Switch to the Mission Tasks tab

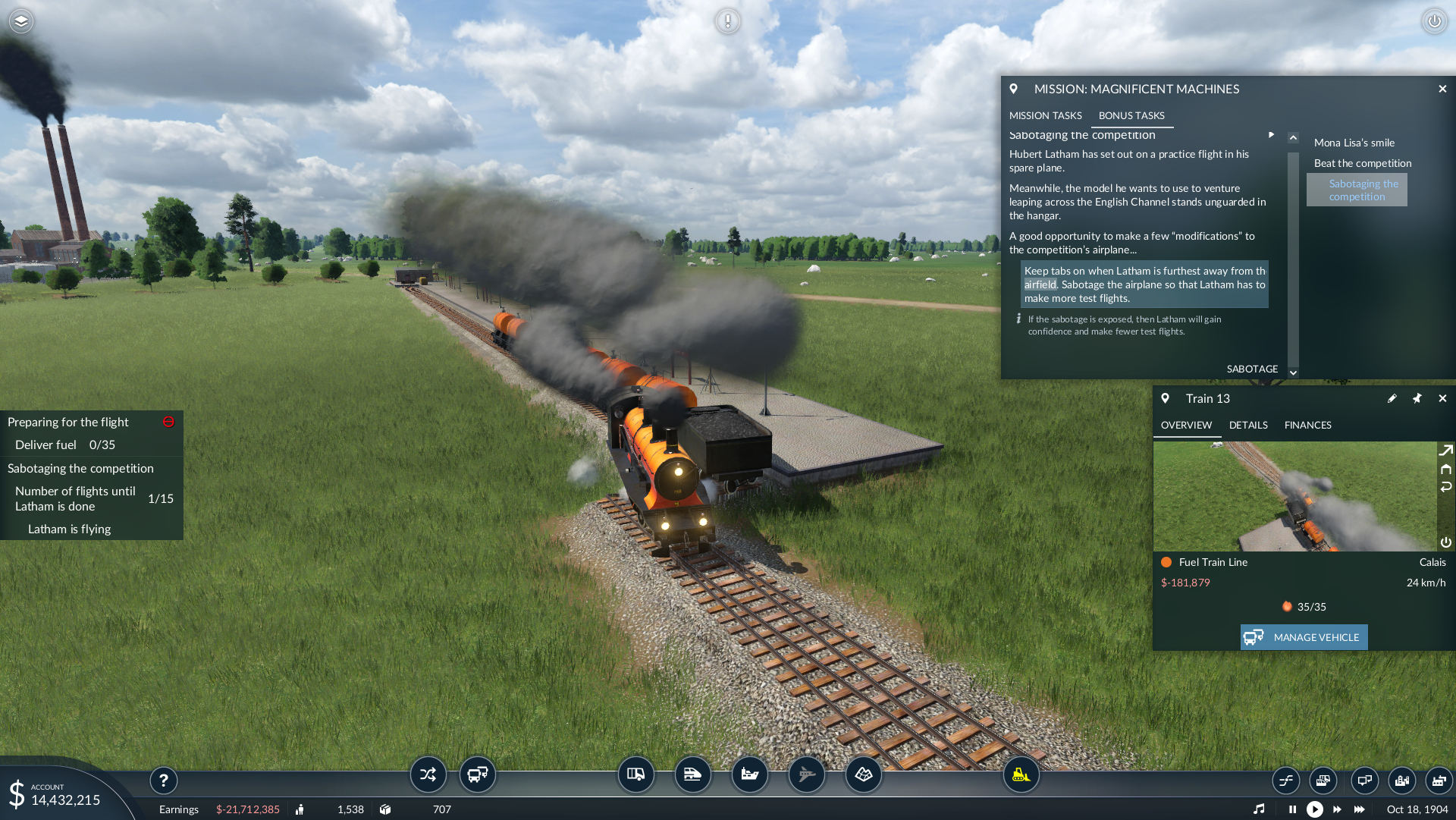pyautogui.click(x=1045, y=115)
